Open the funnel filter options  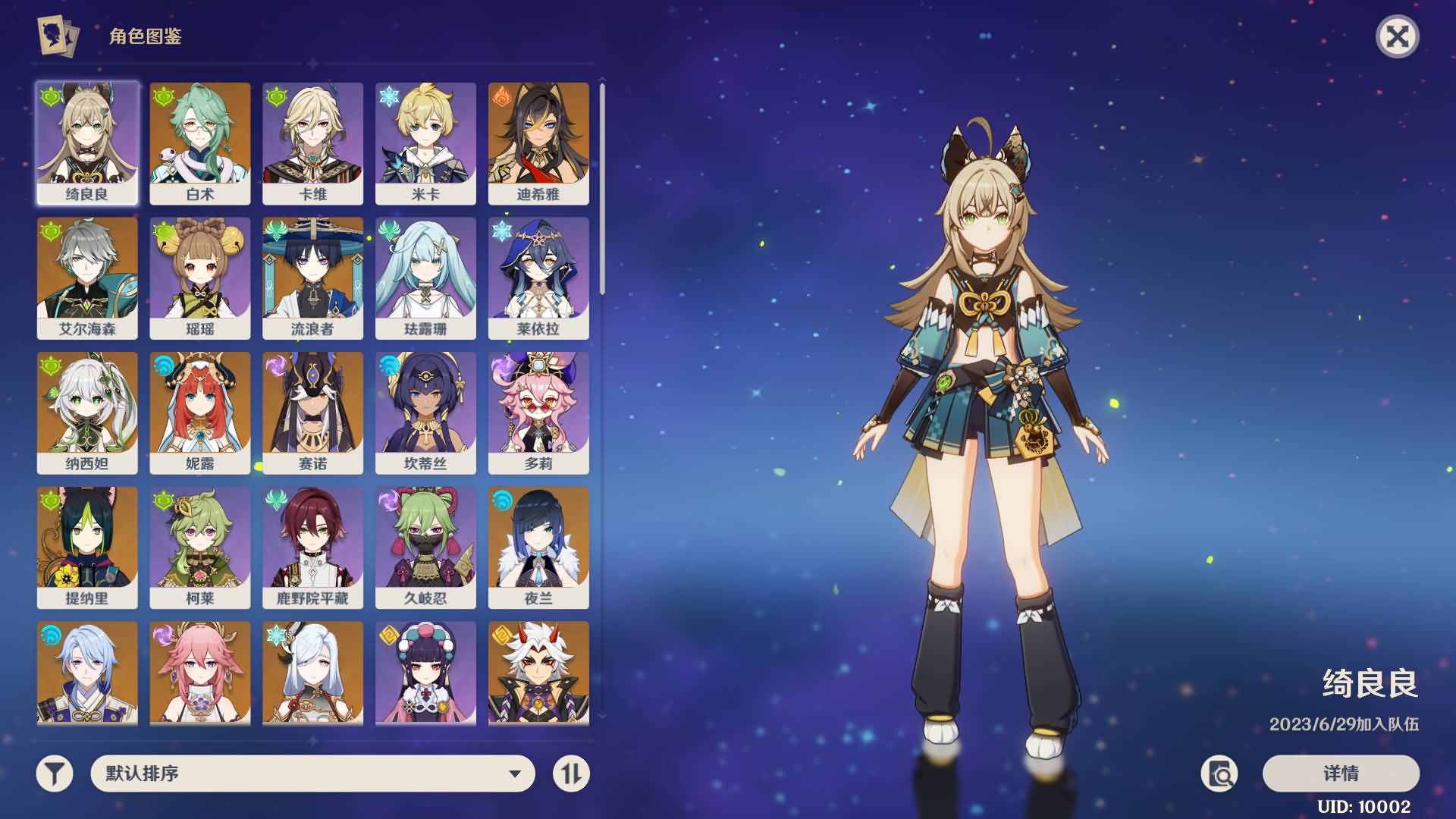coord(55,773)
